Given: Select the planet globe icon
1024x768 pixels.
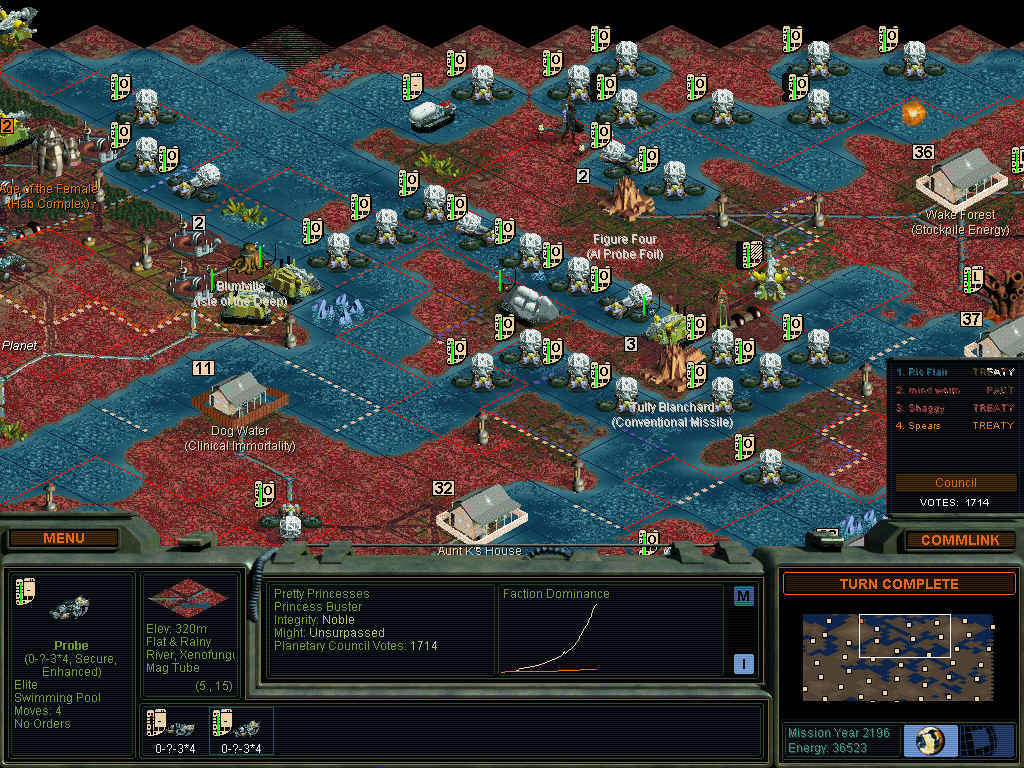Looking at the screenshot, I should [x=930, y=741].
